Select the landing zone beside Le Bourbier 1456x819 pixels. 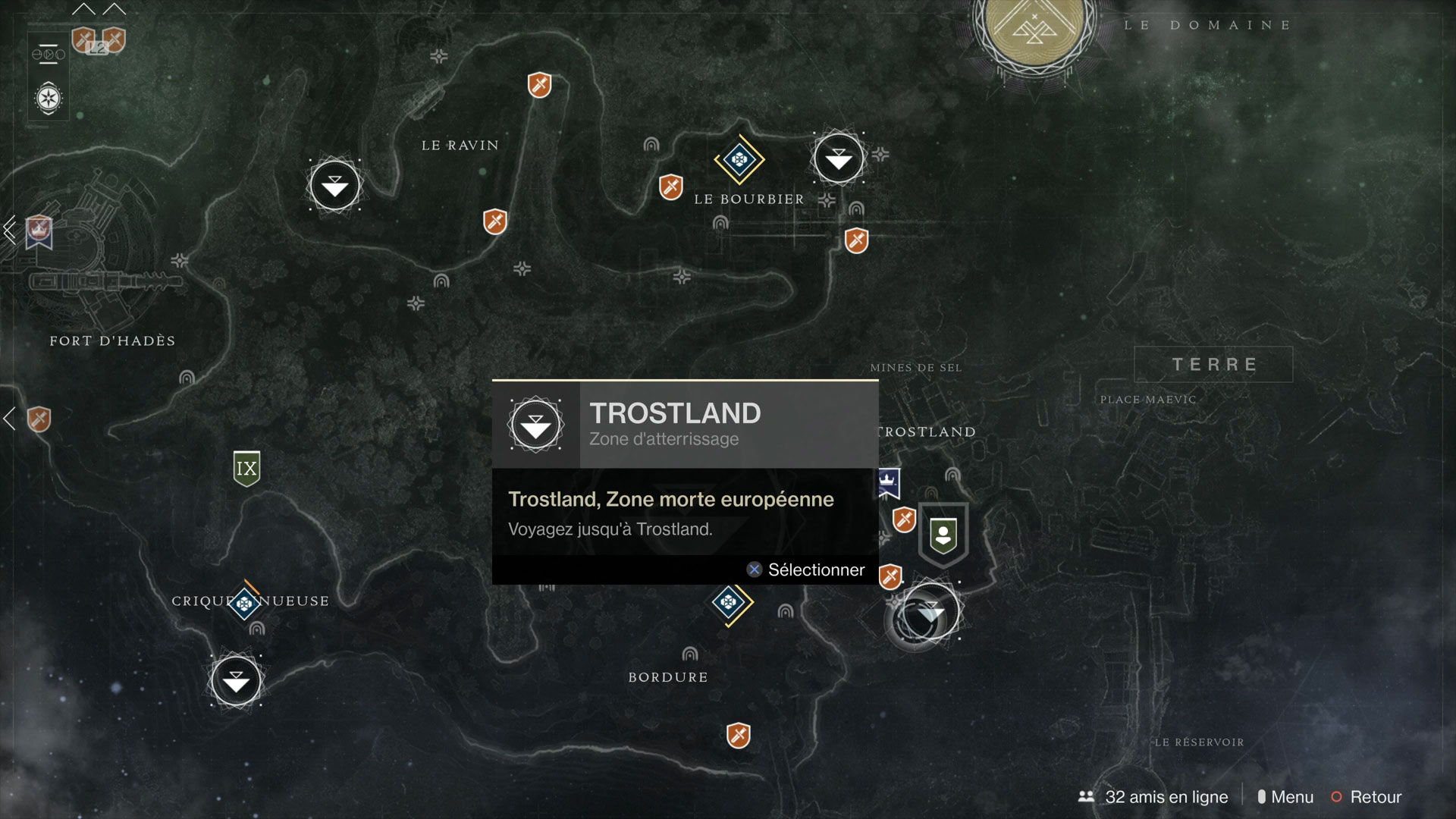pos(838,159)
